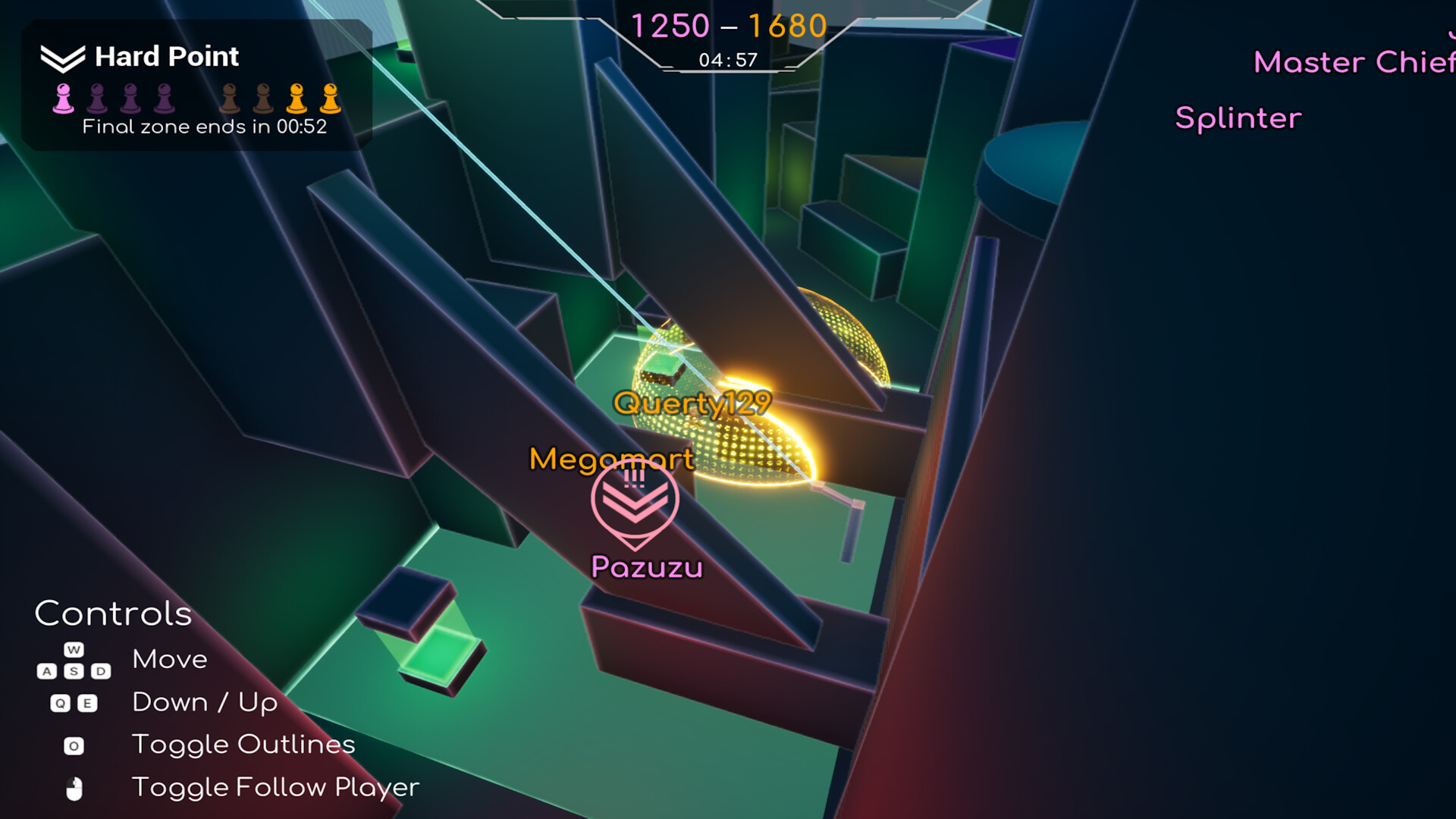This screenshot has height=819, width=1456.
Task: Click the W key icon in Controls
Action: 73,648
